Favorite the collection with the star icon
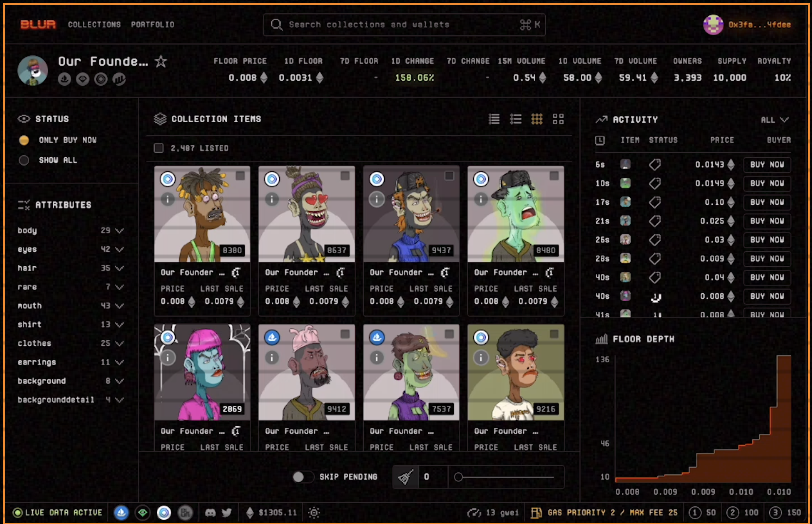 point(161,62)
